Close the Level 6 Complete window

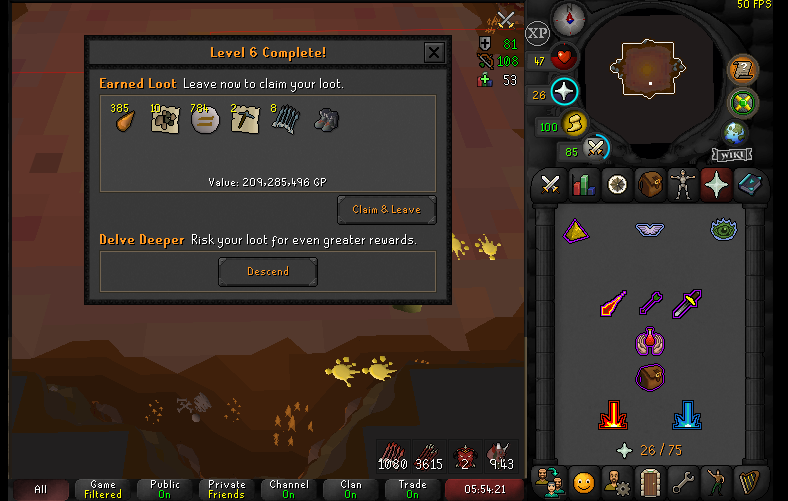click(x=434, y=53)
